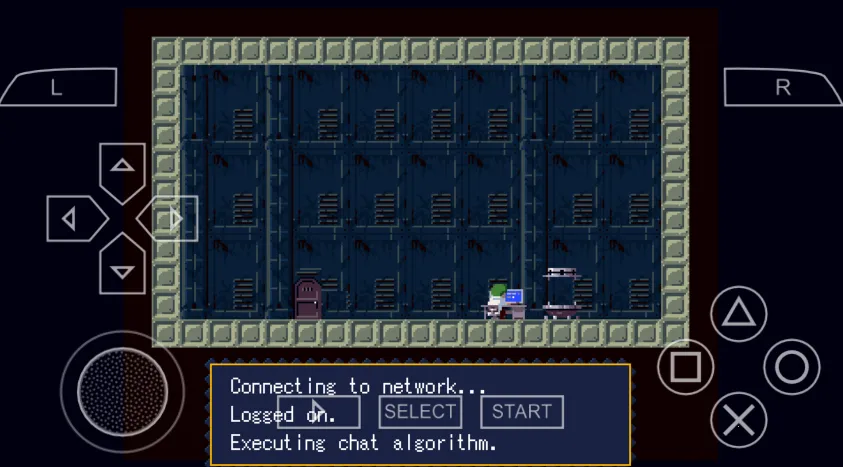Tap the square face button
The width and height of the screenshot is (843, 467).
pyautogui.click(x=686, y=367)
